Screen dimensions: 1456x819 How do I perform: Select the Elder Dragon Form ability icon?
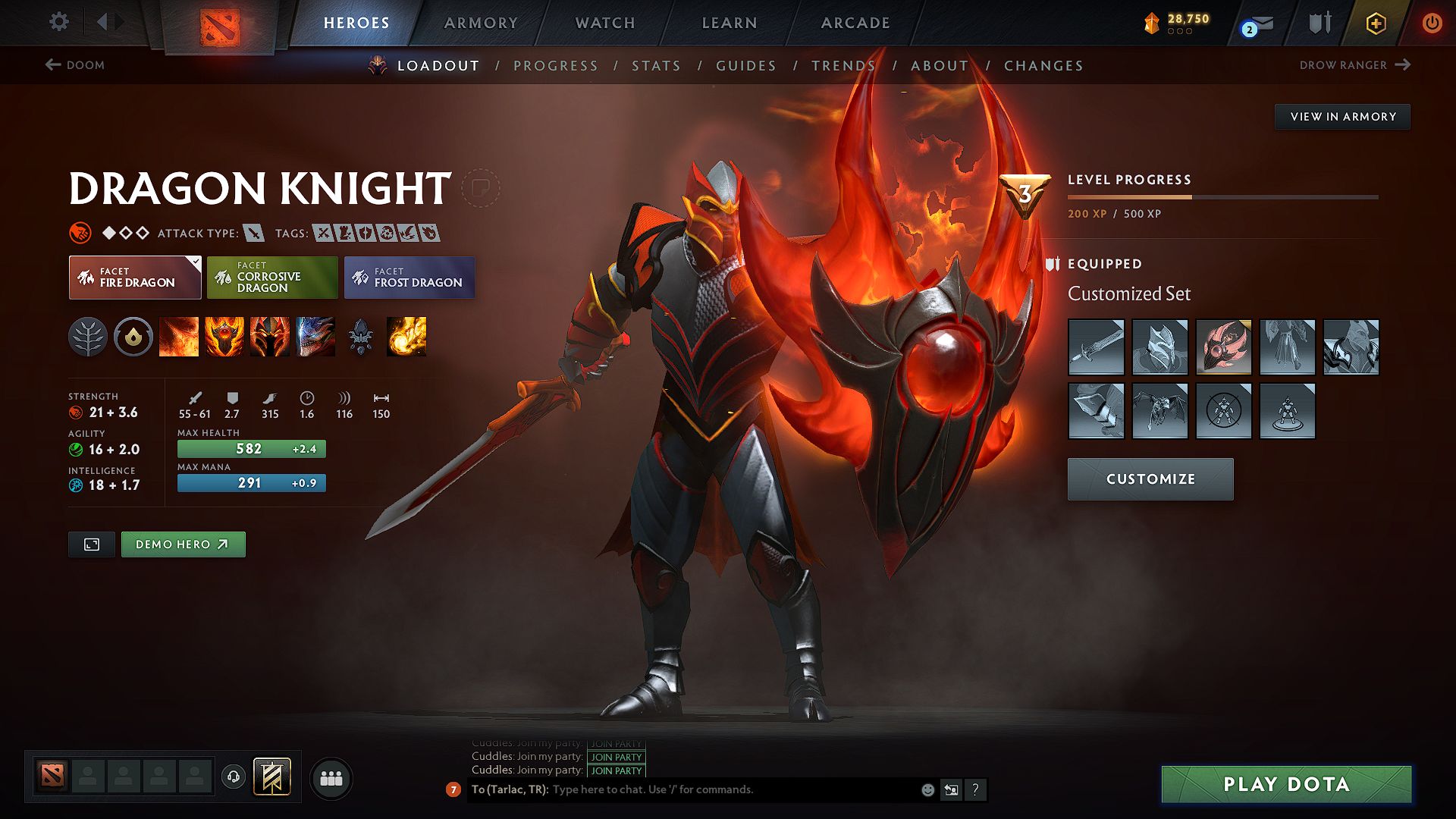point(315,337)
